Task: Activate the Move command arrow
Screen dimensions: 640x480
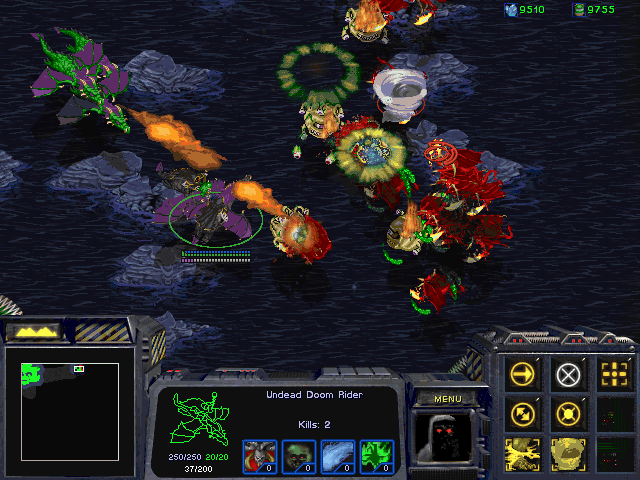Action: (523, 375)
